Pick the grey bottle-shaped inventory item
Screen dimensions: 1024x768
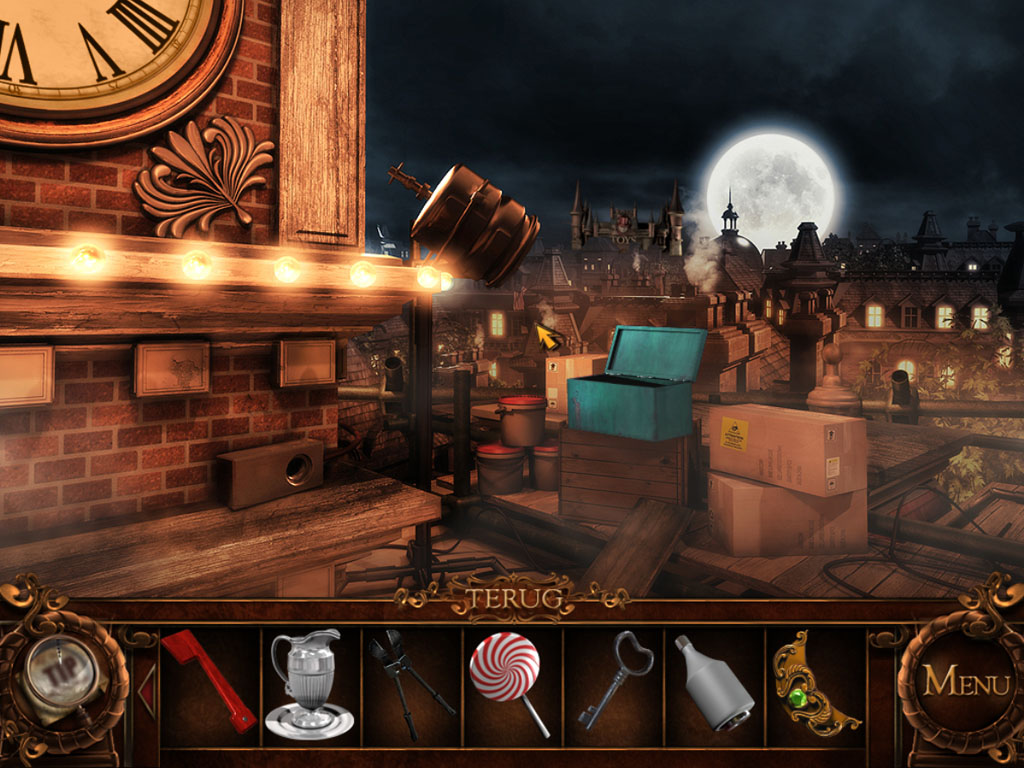click(x=713, y=682)
